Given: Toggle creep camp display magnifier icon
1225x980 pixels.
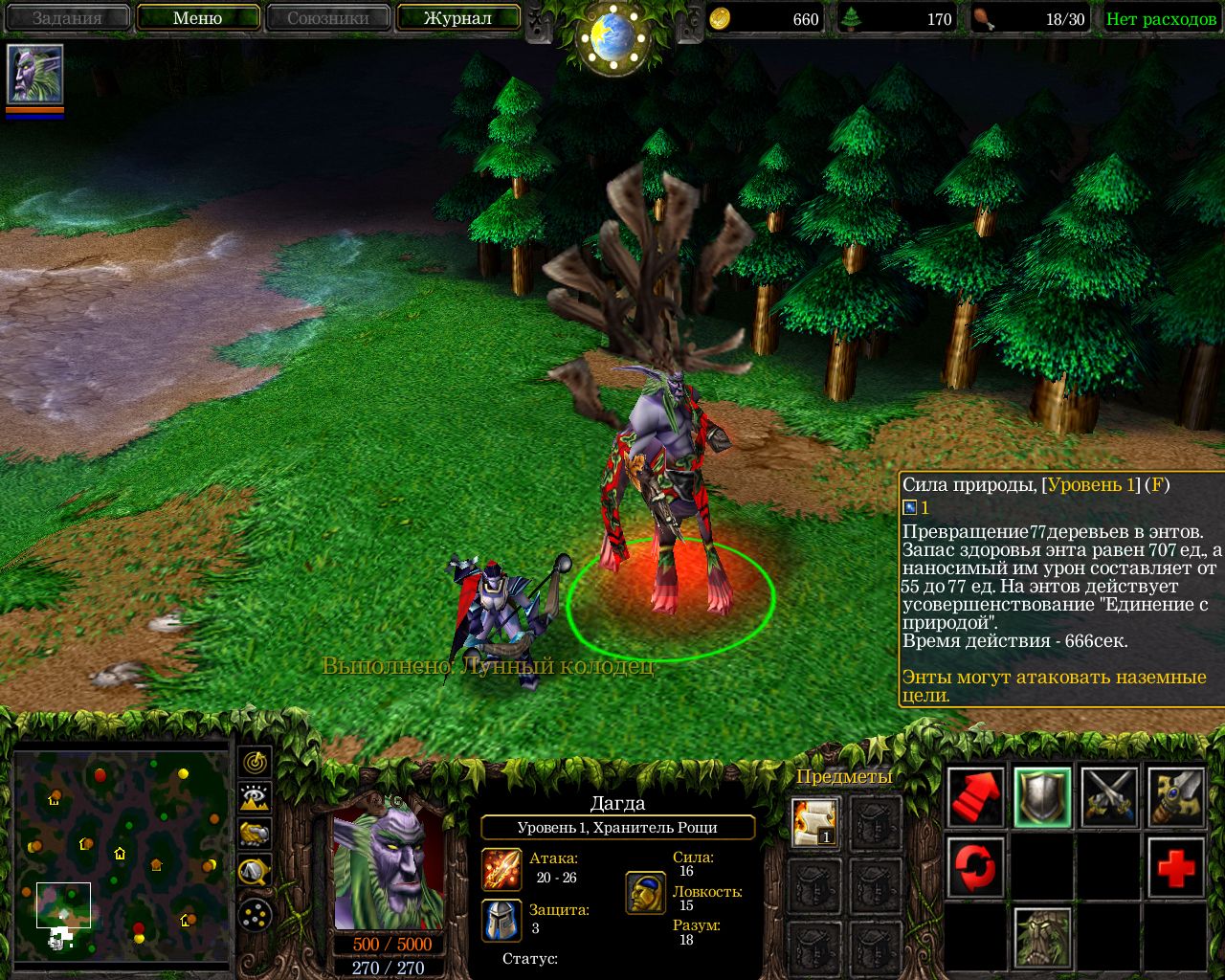Looking at the screenshot, I should tap(255, 870).
